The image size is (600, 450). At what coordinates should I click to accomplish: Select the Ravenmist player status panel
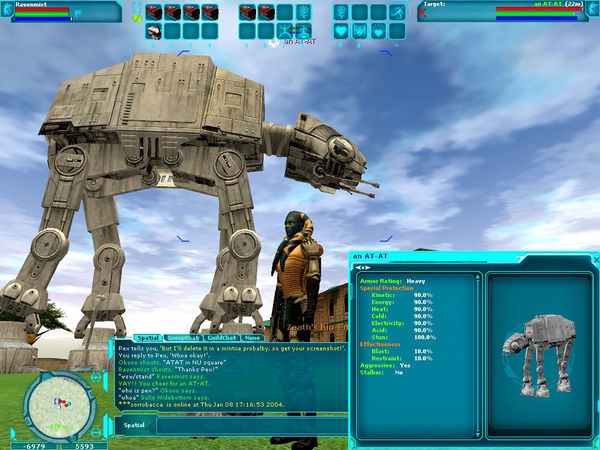(60, 11)
